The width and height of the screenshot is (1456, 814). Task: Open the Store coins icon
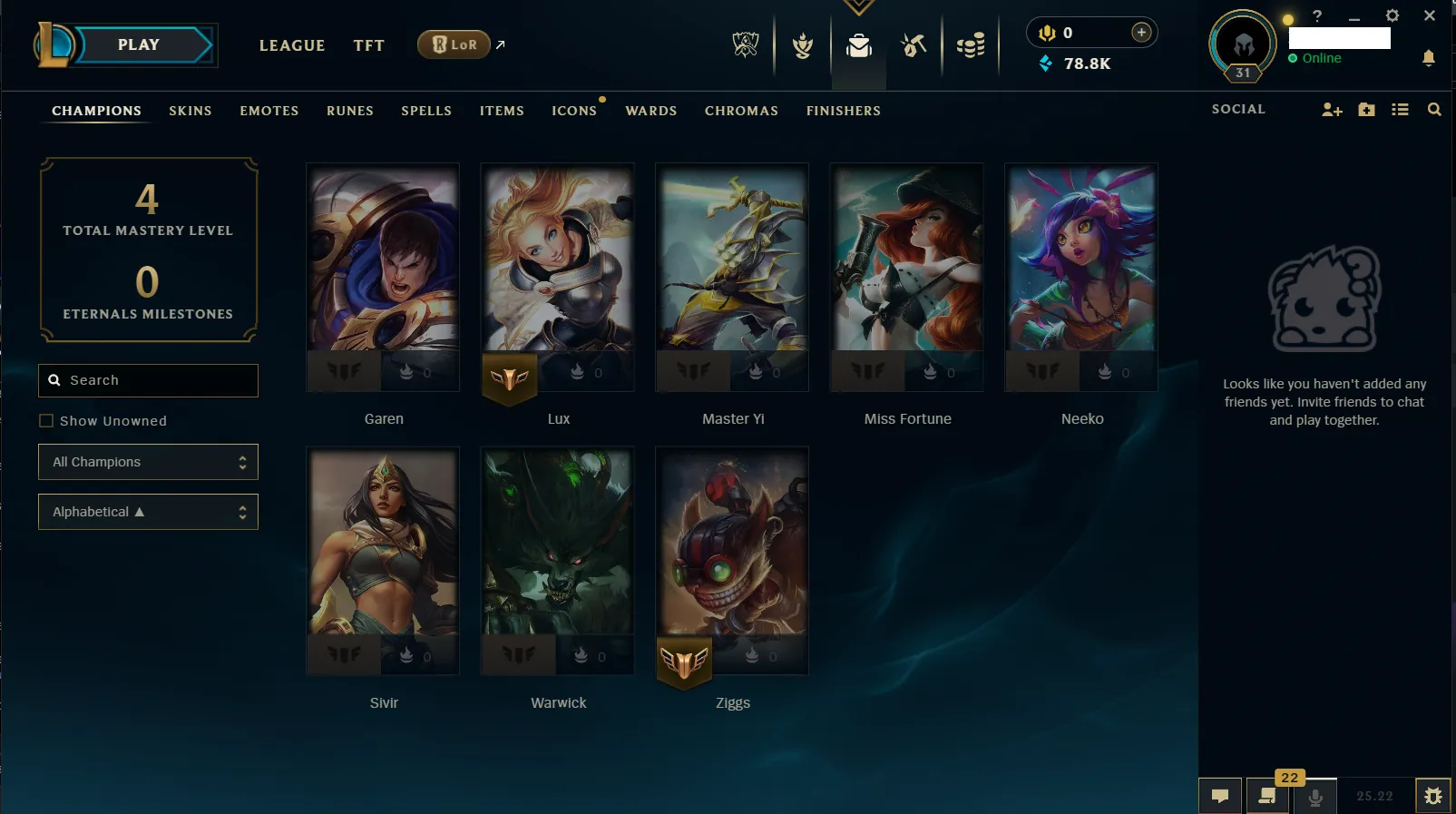(970, 46)
